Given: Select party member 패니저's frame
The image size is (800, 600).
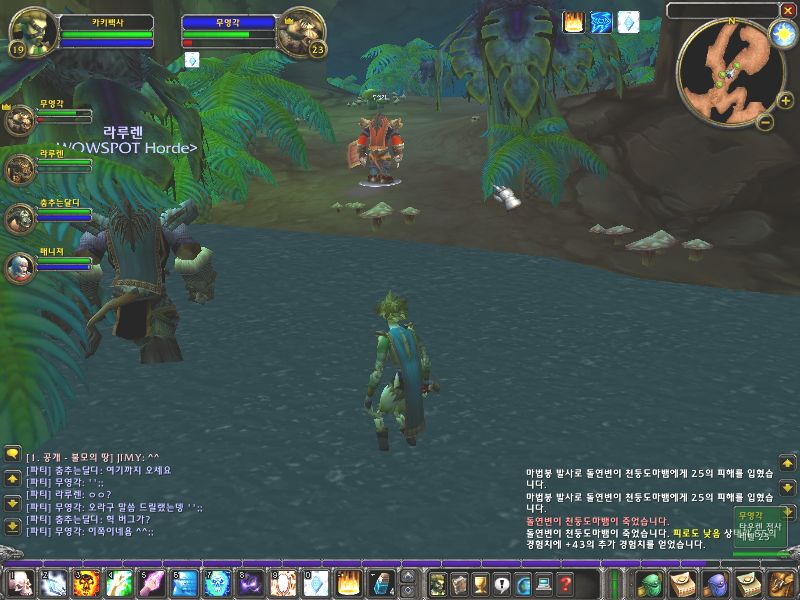Looking at the screenshot, I should 20,266.
